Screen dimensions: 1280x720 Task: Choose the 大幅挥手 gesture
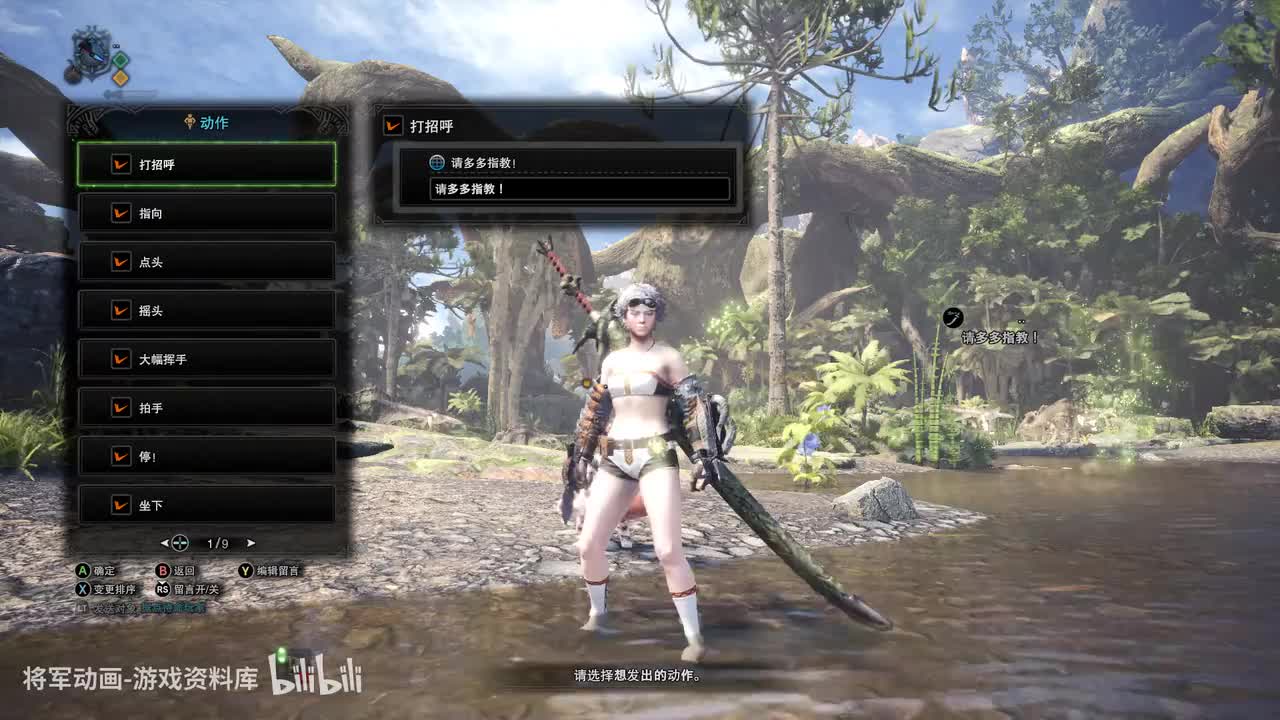(x=207, y=359)
